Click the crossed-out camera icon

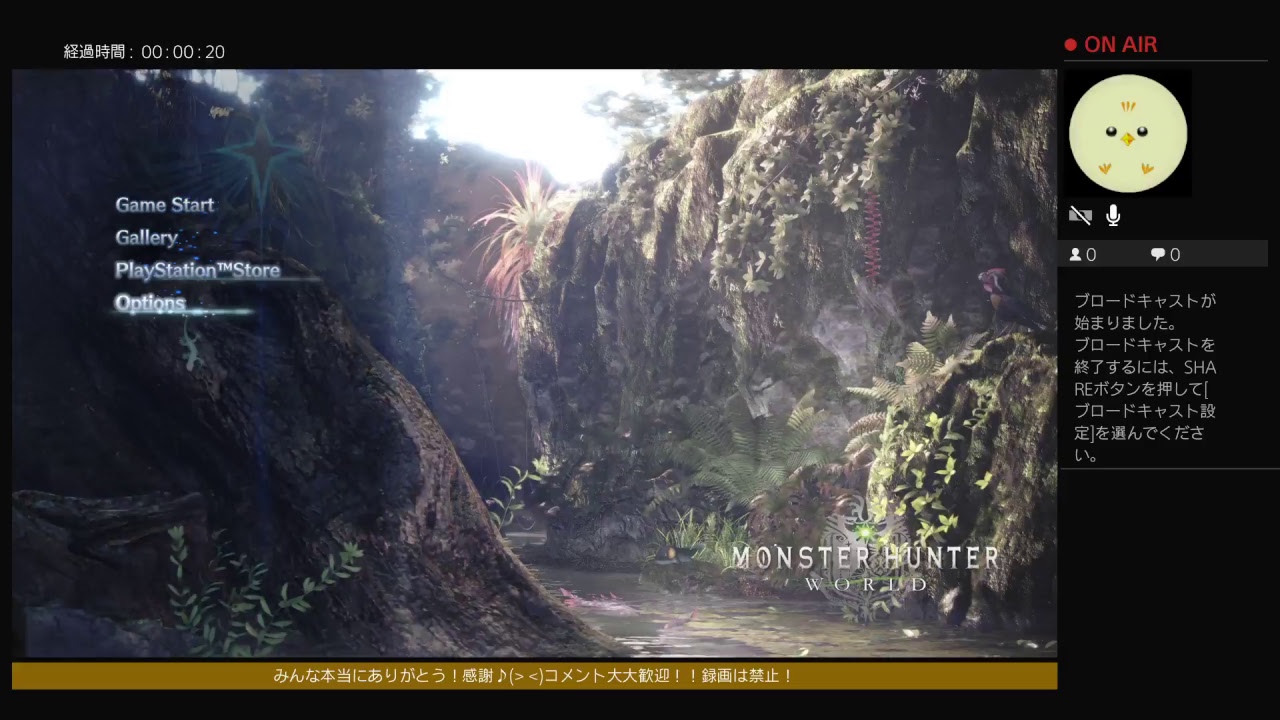coord(1080,215)
